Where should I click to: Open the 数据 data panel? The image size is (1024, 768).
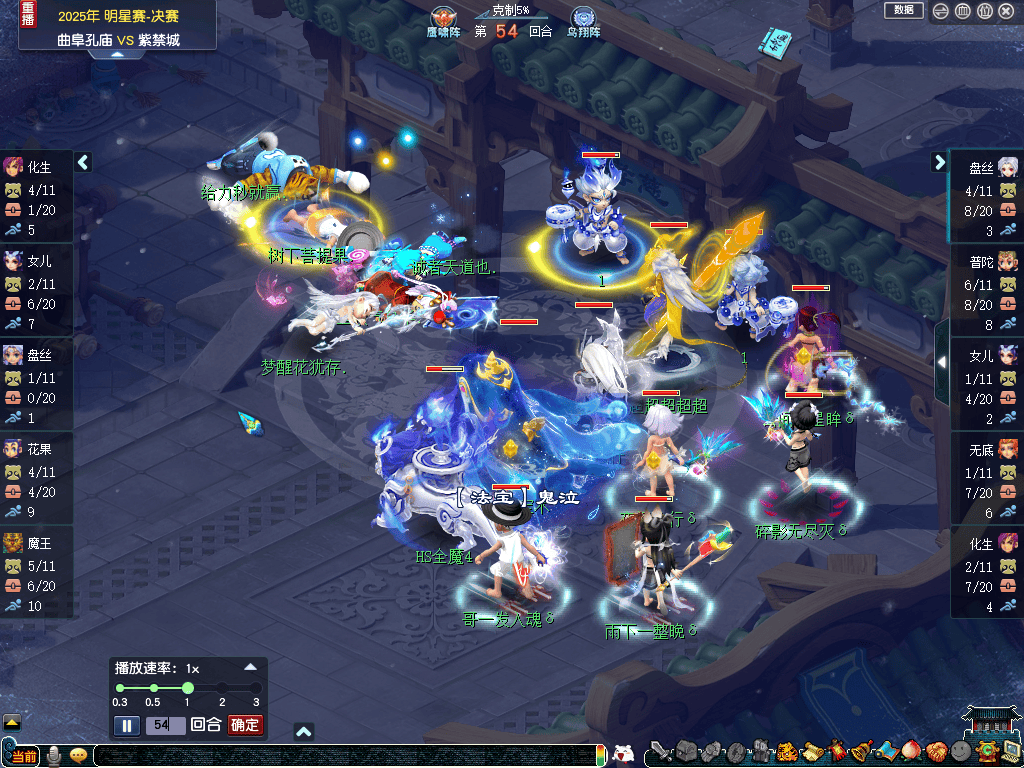coord(903,10)
